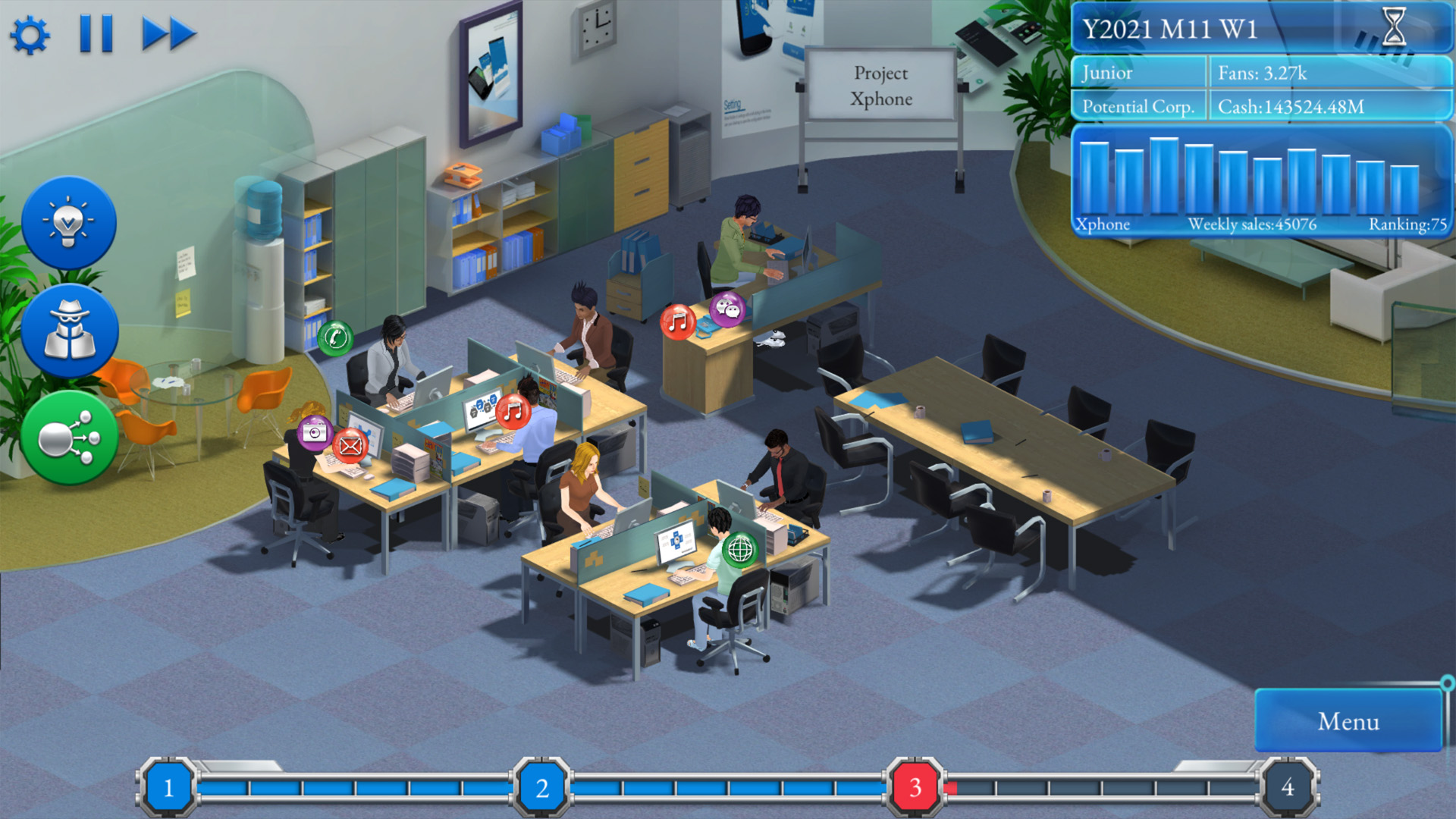Activate fast-forward speed
Viewport: 1456px width, 819px height.
click(168, 34)
